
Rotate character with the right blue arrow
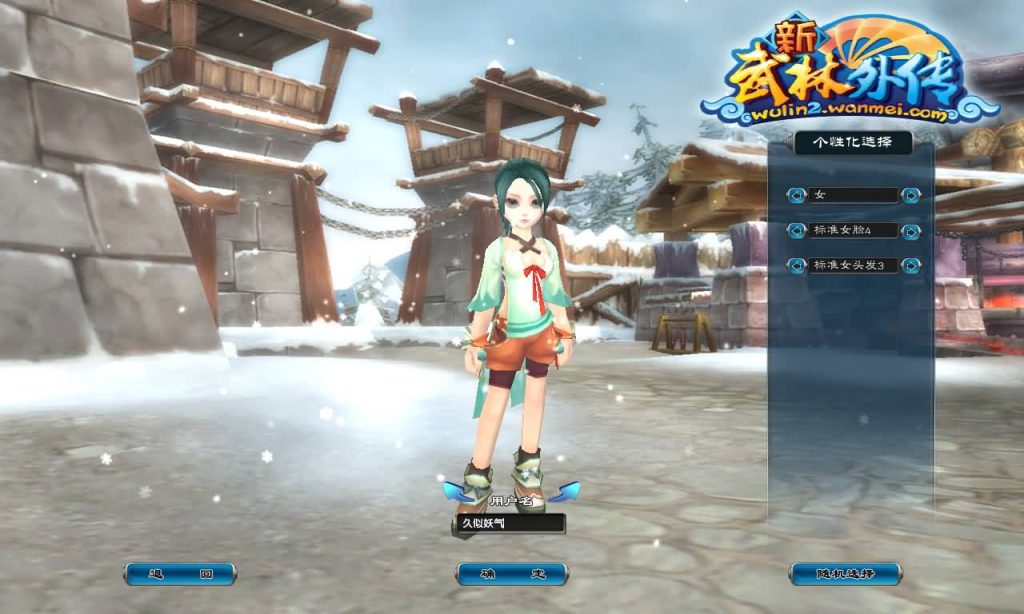pos(565,491)
